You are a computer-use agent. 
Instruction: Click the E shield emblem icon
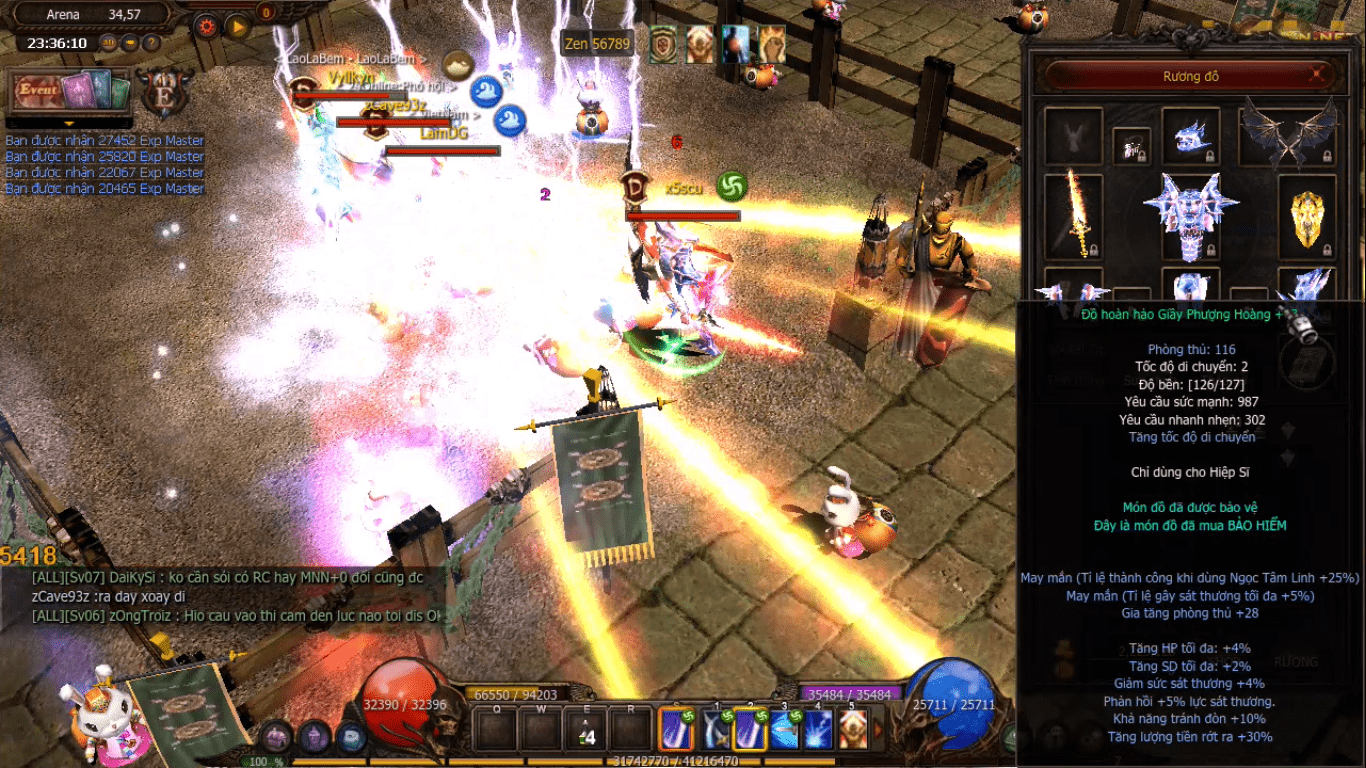[x=160, y=93]
